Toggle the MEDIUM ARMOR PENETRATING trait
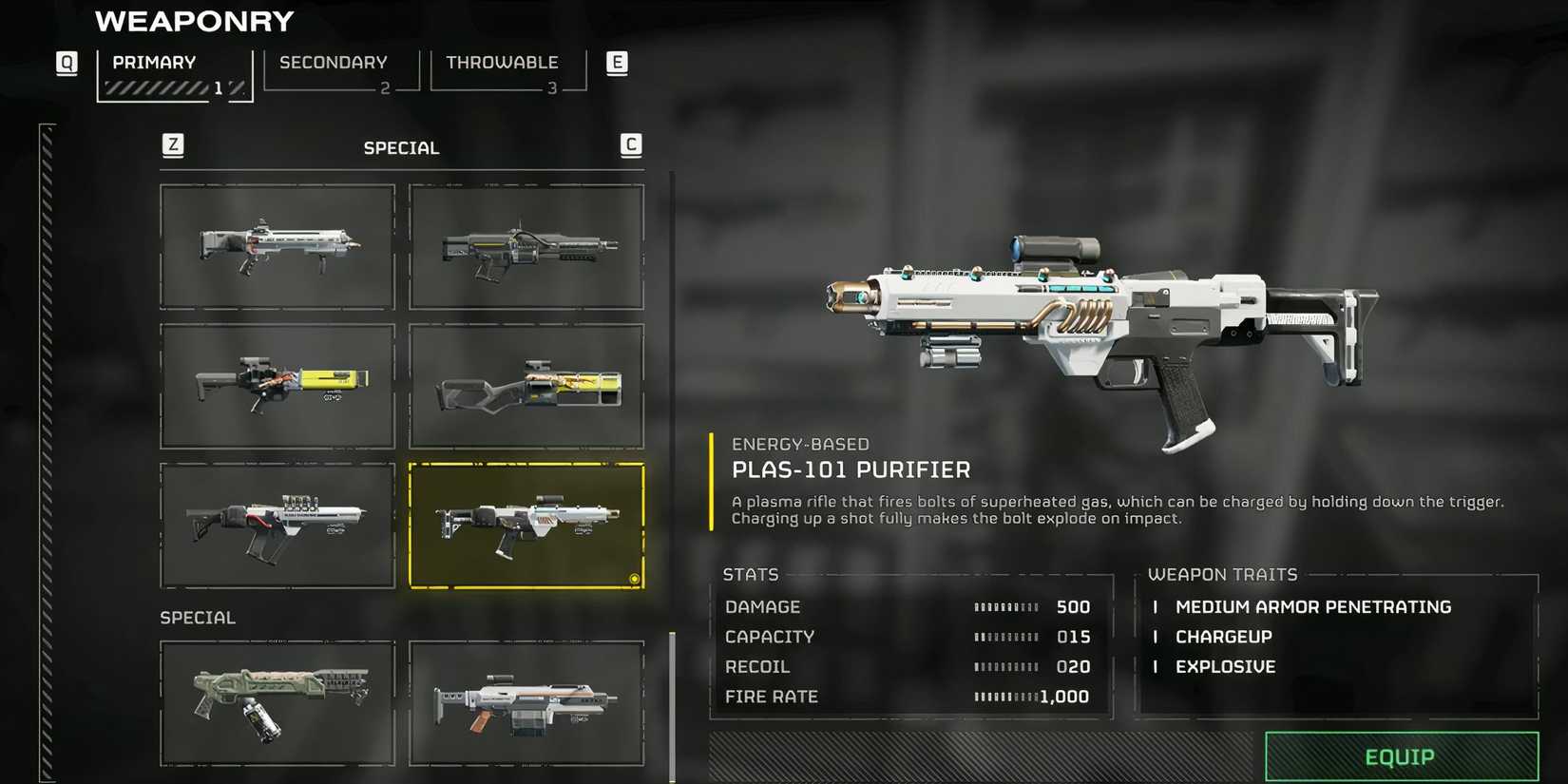The image size is (1568, 784). pyautogui.click(x=1313, y=606)
